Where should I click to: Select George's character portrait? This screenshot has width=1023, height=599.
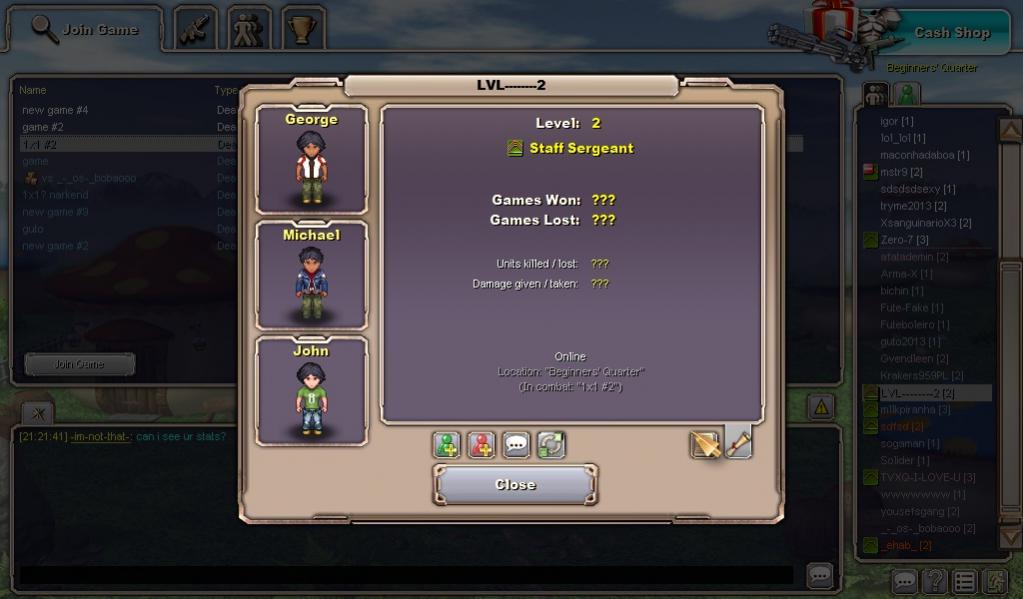[x=311, y=160]
